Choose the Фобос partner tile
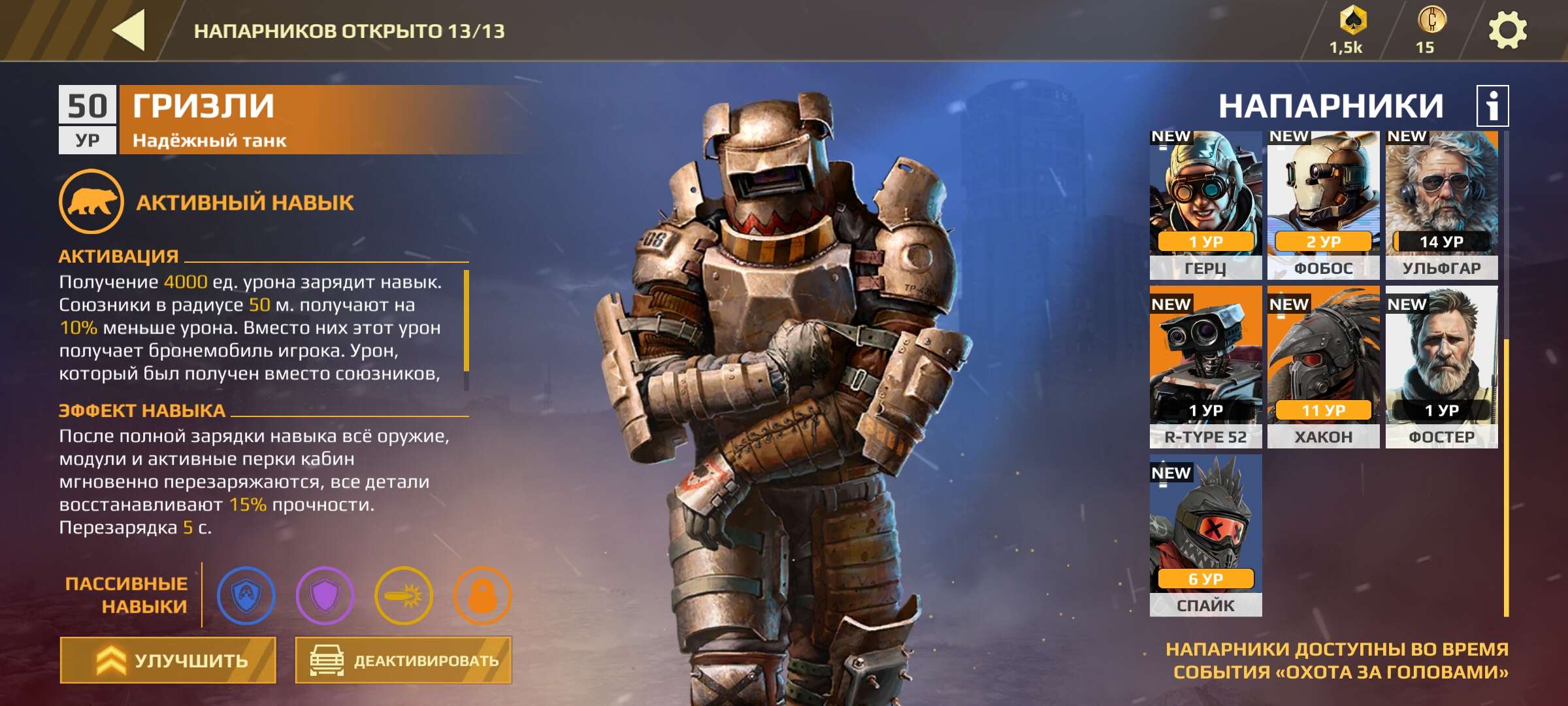The height and width of the screenshot is (706, 1568). click(1323, 205)
